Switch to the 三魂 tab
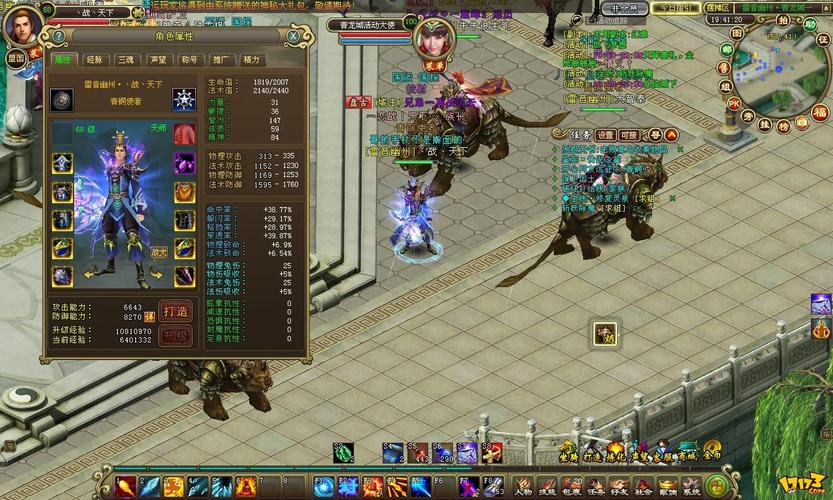This screenshot has width=833, height=500. [125, 60]
